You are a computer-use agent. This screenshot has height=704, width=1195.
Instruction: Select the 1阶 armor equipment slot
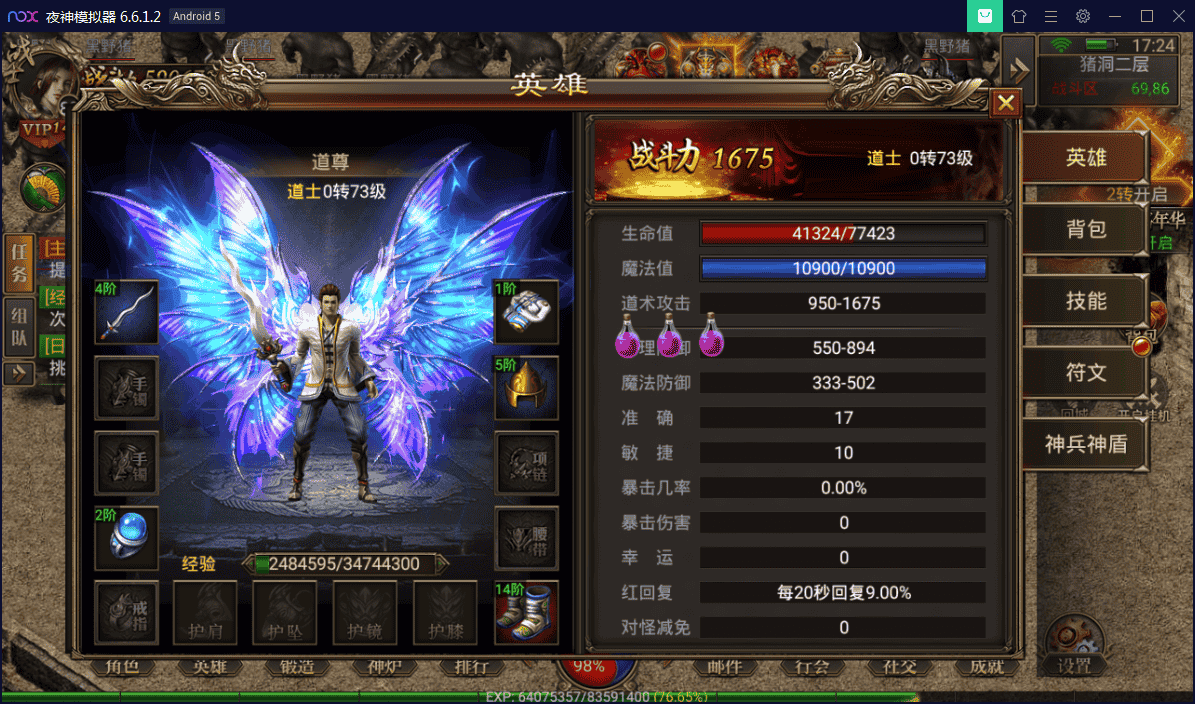pyautogui.click(x=526, y=312)
